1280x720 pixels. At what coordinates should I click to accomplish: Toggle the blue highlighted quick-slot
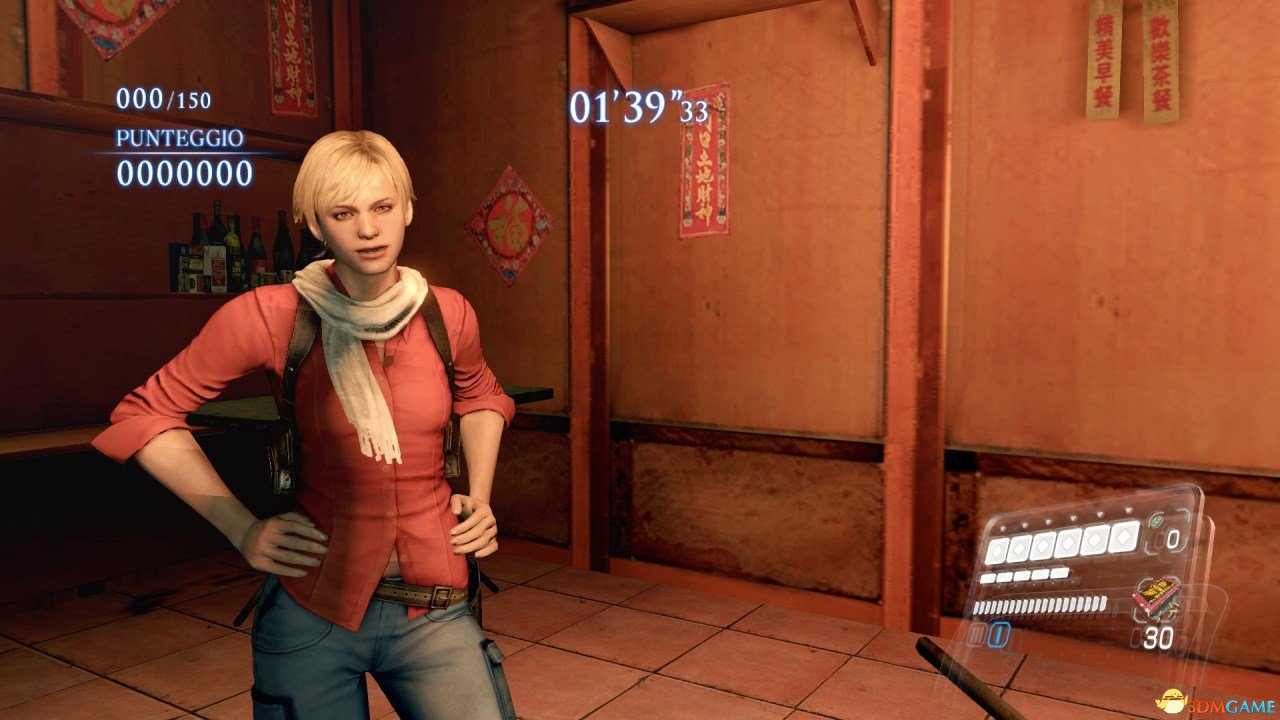[997, 634]
